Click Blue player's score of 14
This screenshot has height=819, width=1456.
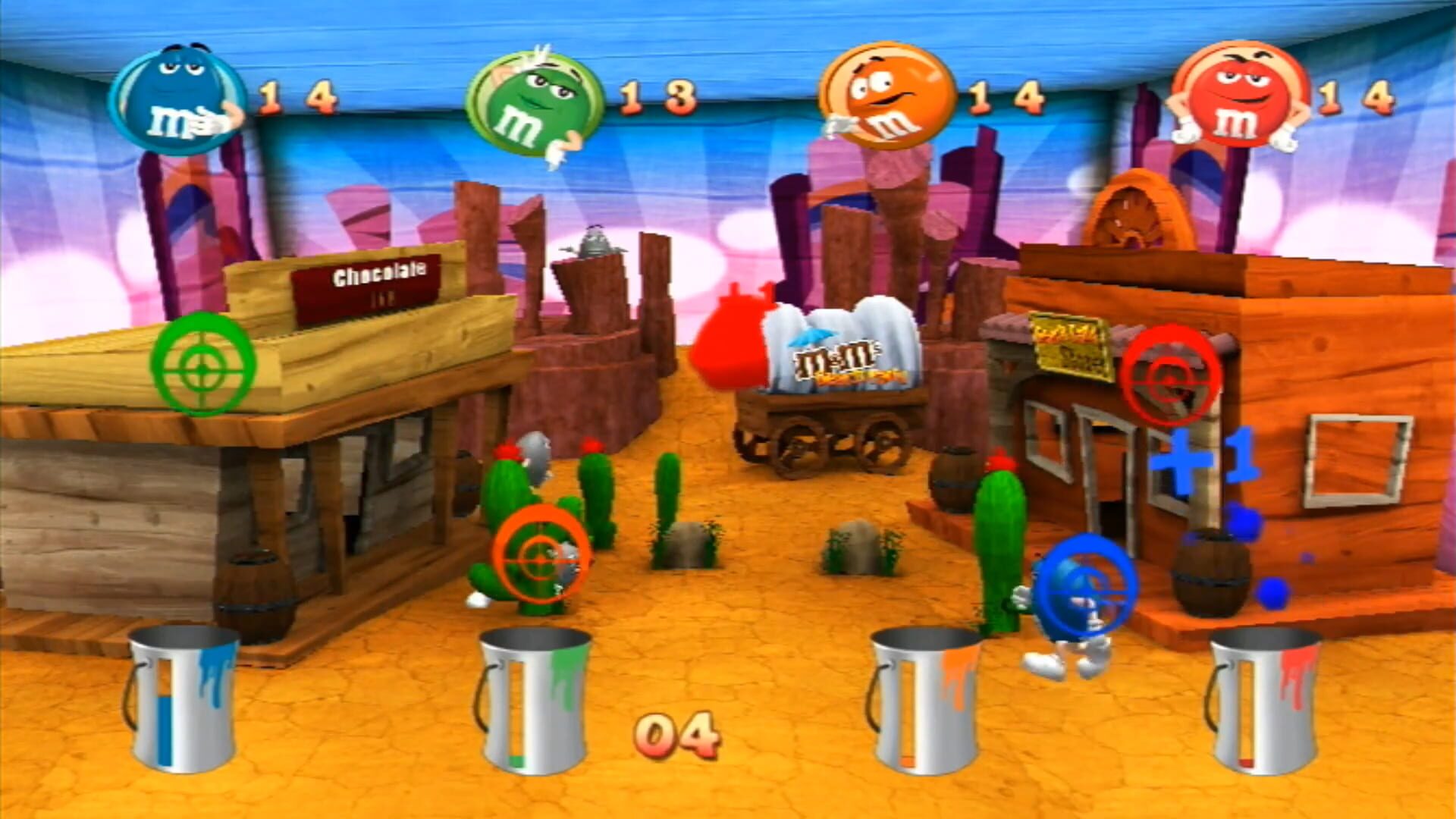click(x=296, y=95)
